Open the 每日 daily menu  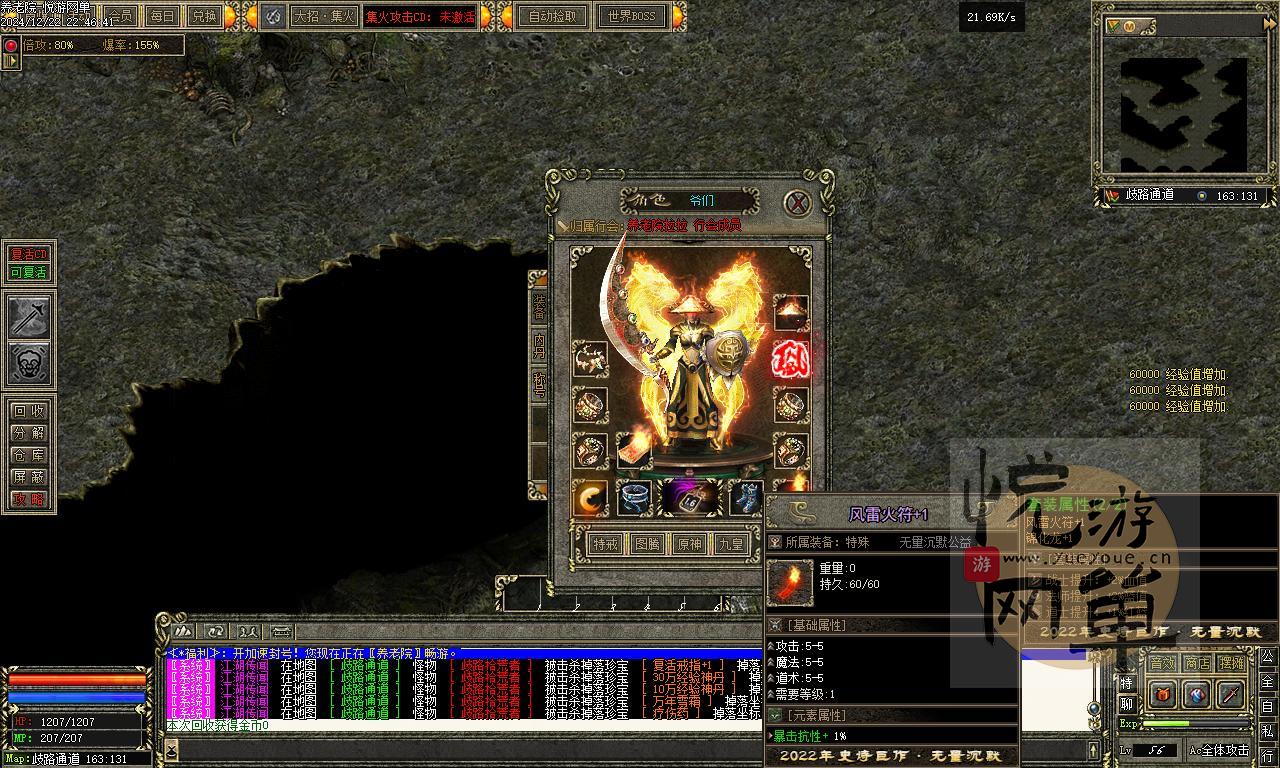(x=161, y=16)
